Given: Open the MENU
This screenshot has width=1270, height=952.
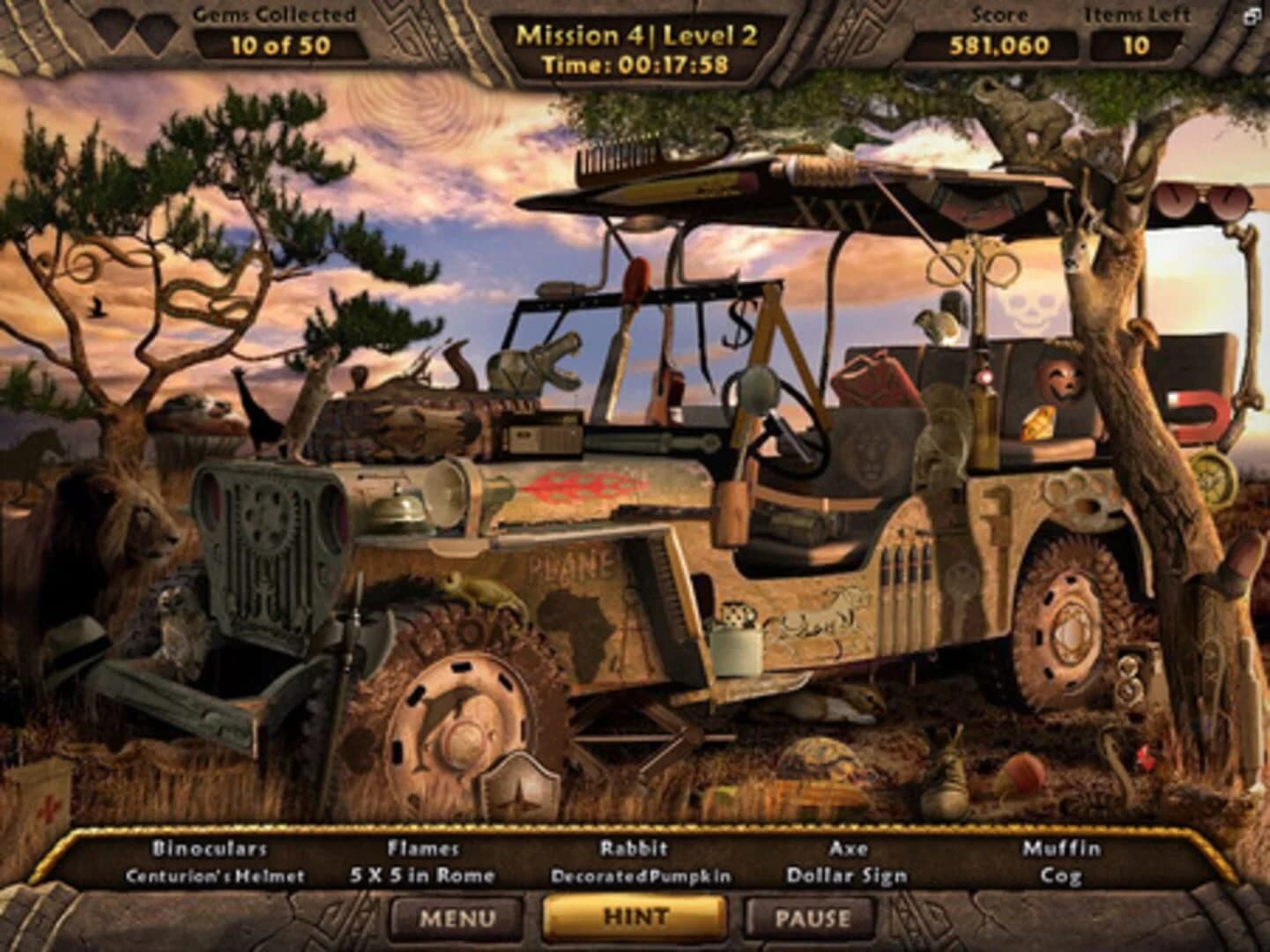Looking at the screenshot, I should pos(450,919).
